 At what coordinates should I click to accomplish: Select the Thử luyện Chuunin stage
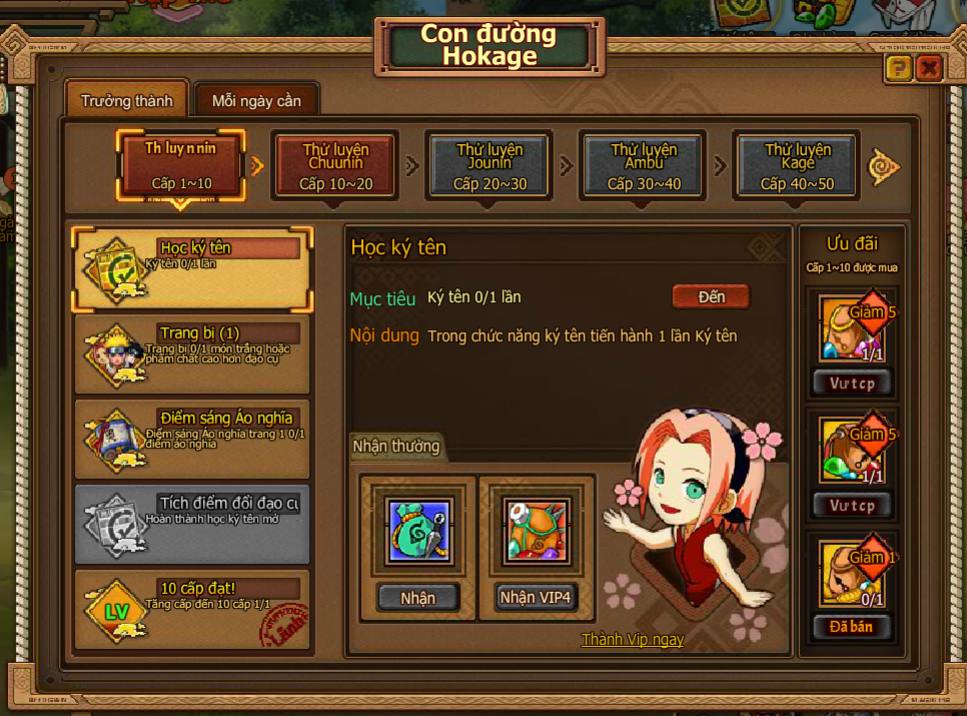(x=336, y=165)
